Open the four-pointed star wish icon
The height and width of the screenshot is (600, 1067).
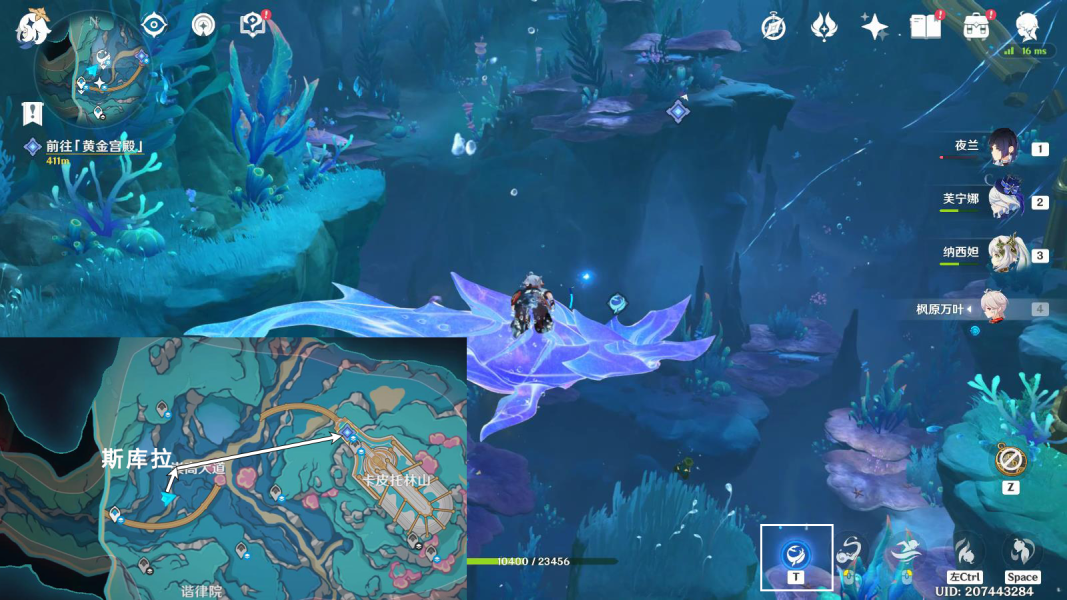[x=875, y=27]
